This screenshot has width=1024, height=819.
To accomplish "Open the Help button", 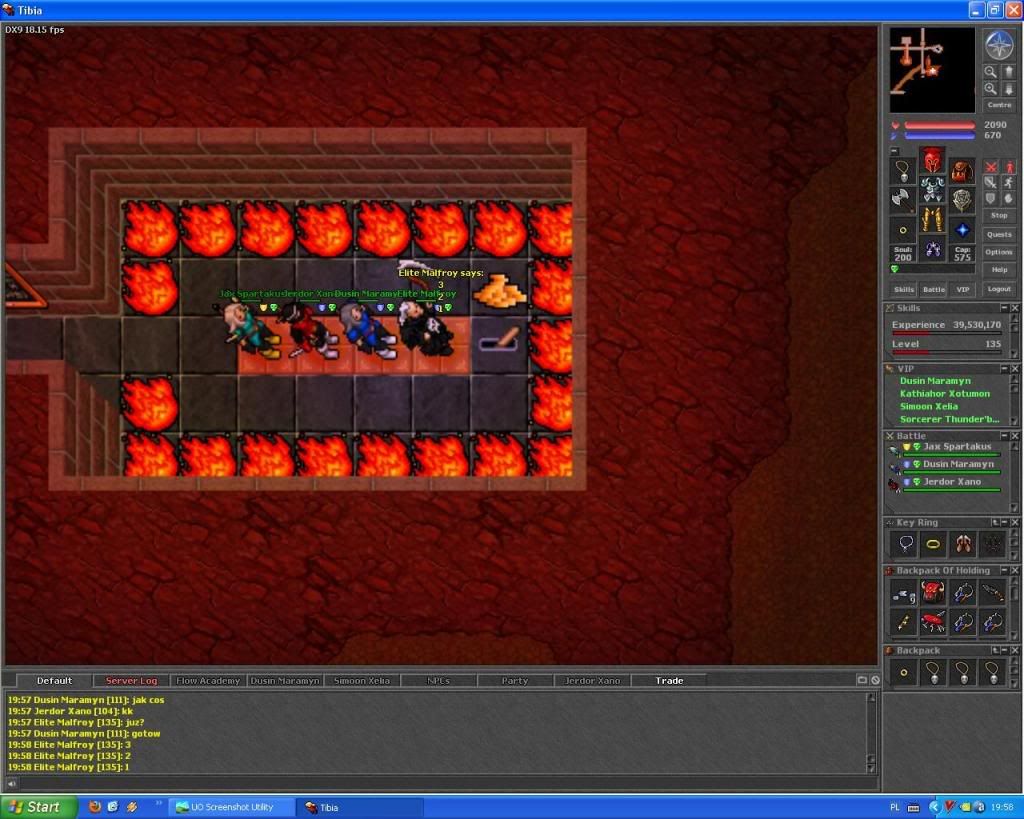I will tap(998, 270).
